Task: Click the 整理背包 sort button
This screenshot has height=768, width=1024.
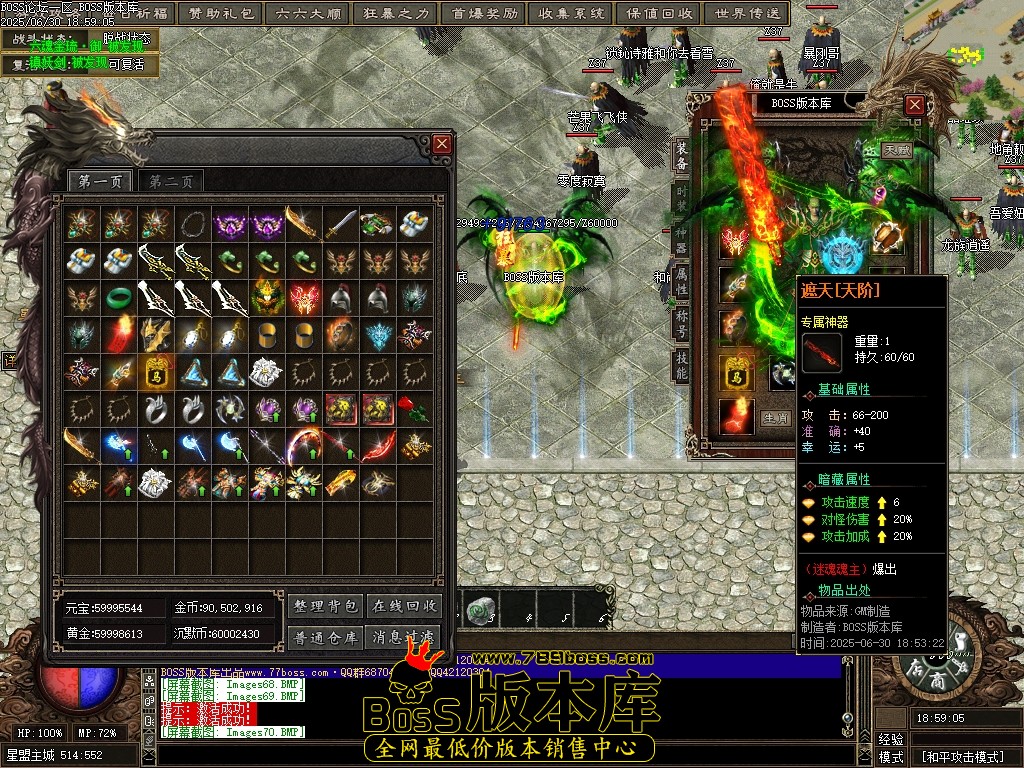Action: pos(325,606)
